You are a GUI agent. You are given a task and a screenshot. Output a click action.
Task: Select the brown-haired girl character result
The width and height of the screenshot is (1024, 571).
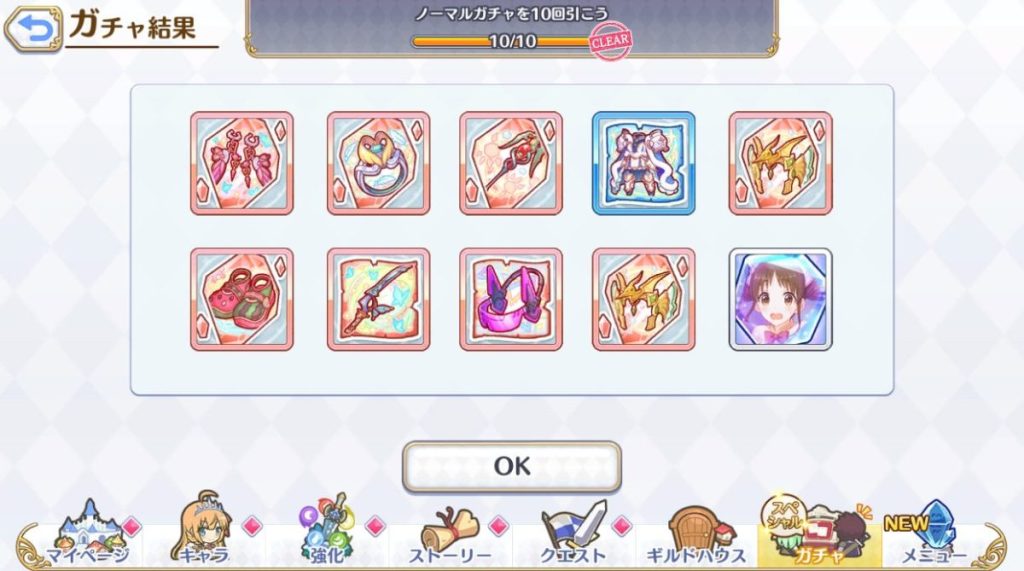click(x=780, y=299)
